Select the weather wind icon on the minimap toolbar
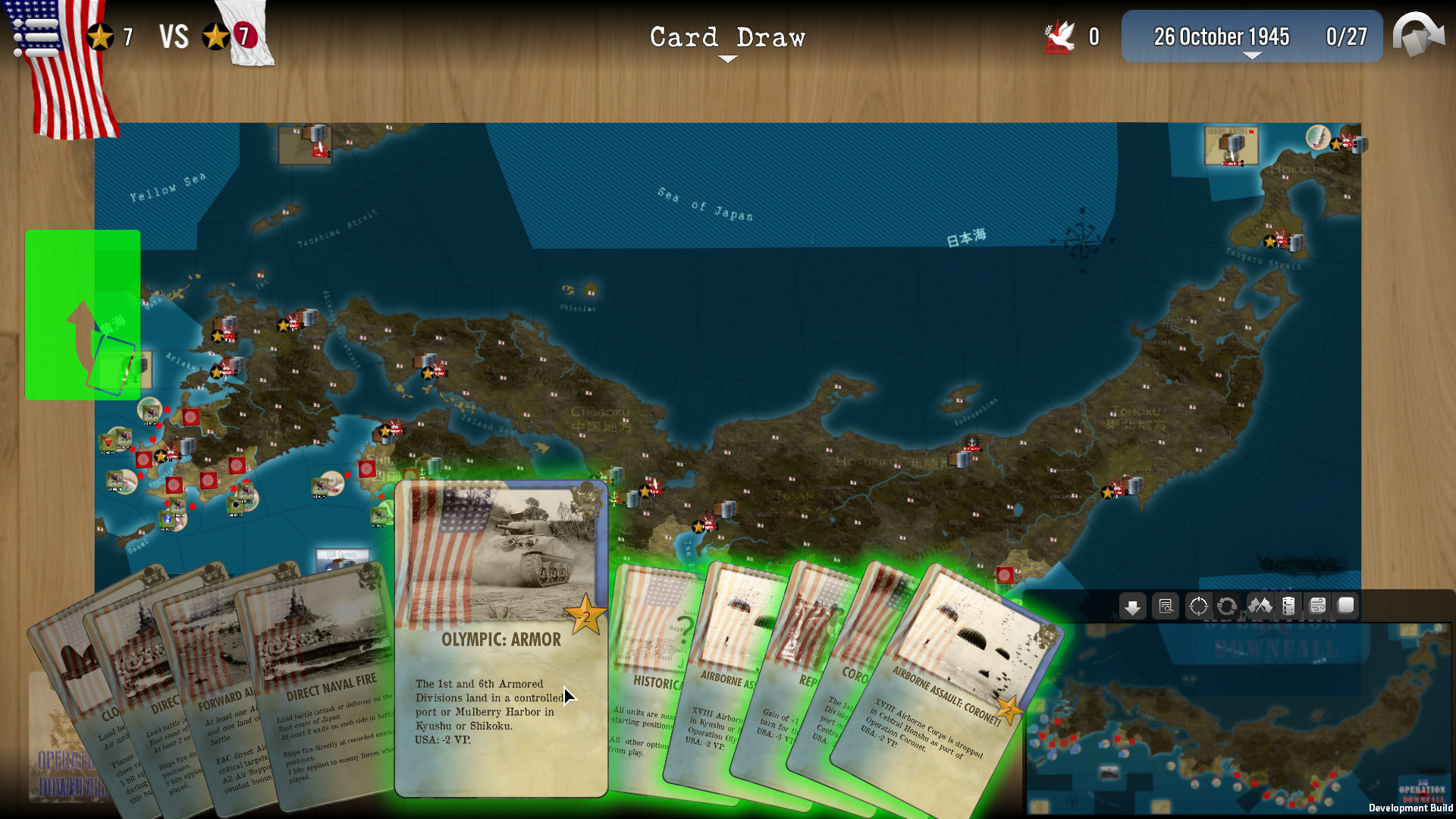 click(x=1318, y=607)
